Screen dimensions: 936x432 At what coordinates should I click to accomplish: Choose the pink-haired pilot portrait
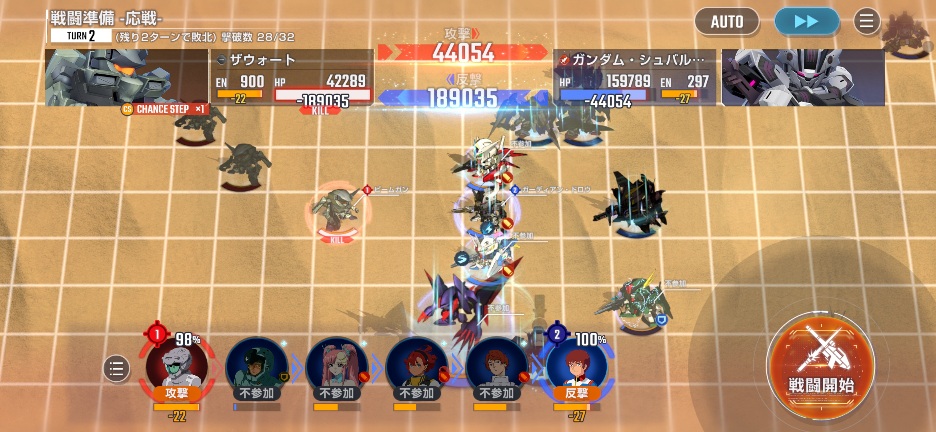tap(337, 366)
